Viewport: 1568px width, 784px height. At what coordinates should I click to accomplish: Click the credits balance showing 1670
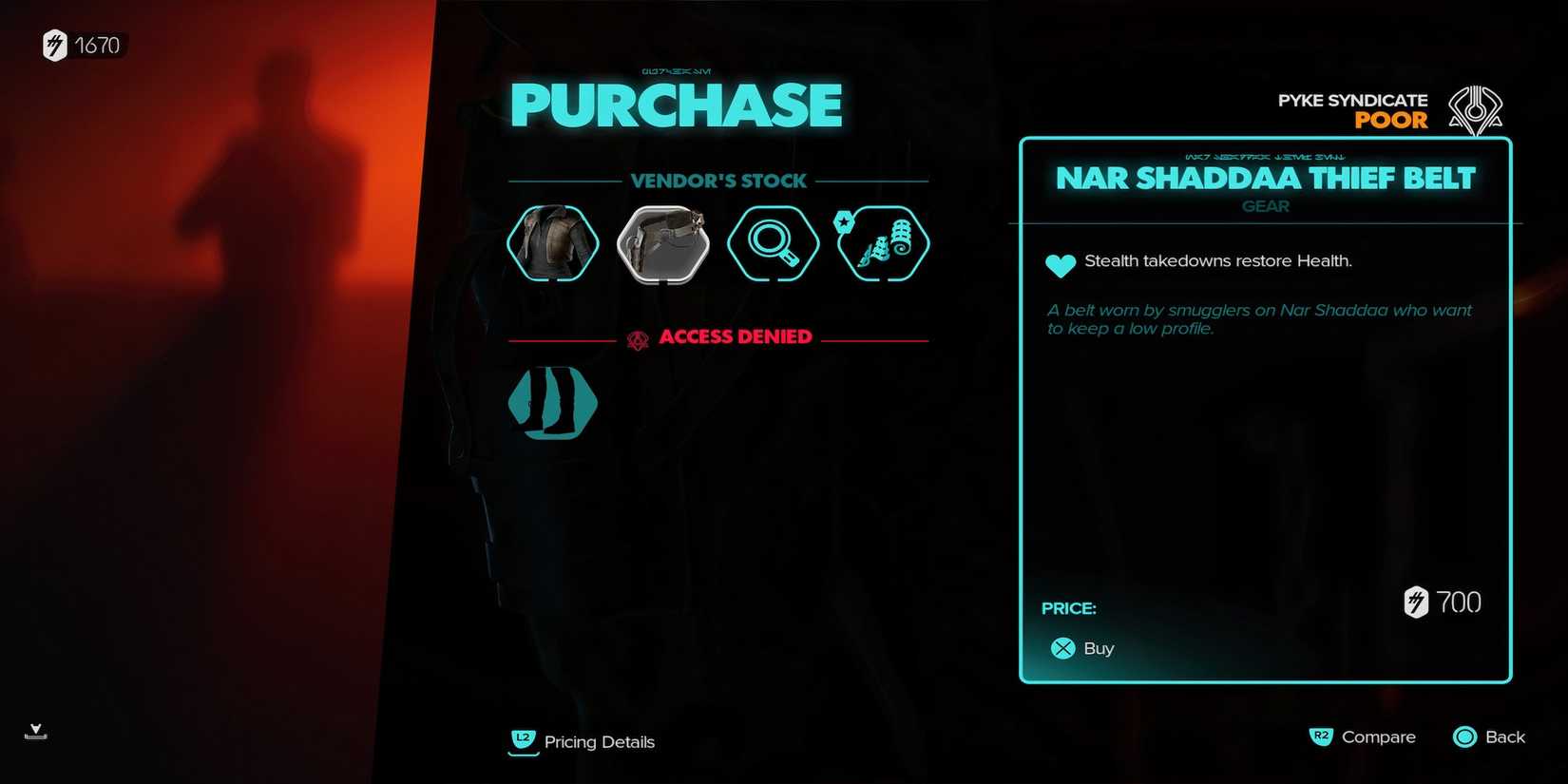(83, 45)
